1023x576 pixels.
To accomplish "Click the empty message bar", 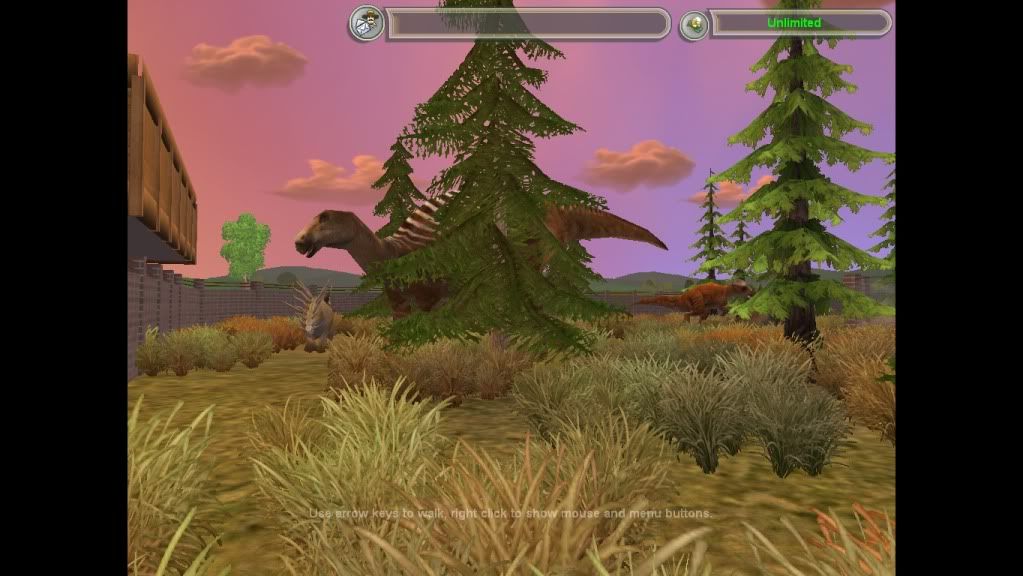I will point(527,23).
